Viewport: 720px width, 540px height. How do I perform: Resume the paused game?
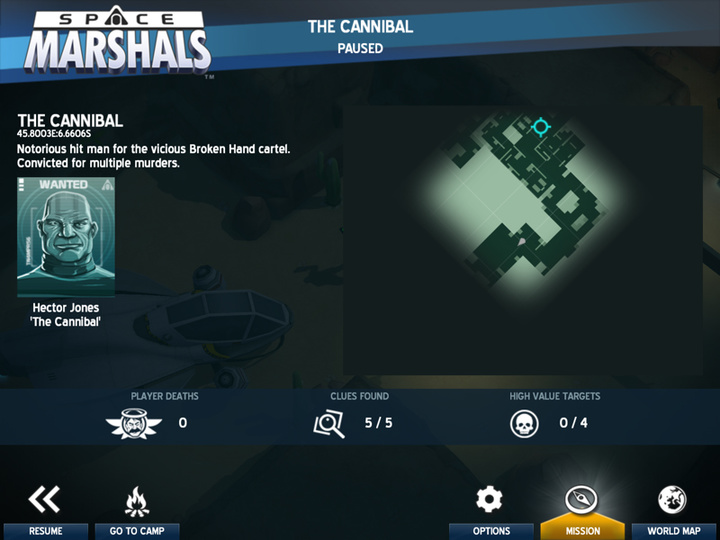coord(44,511)
